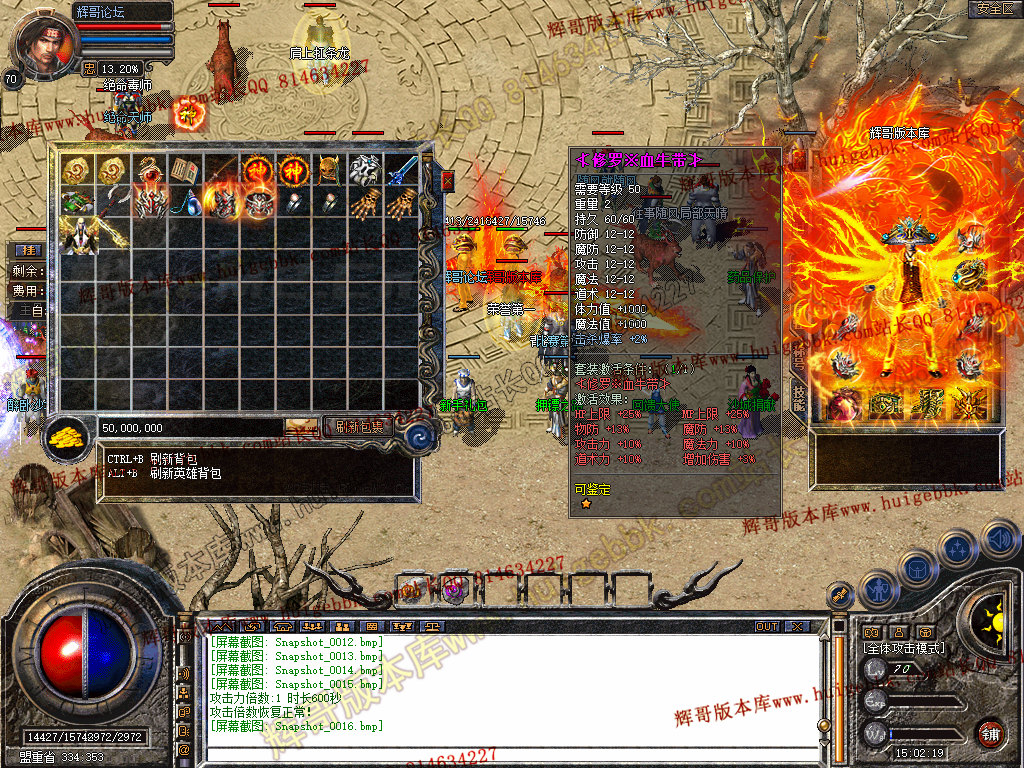Screen dimensions: 1024x768
Task: Select the blue sword in the bag
Action: (x=402, y=168)
